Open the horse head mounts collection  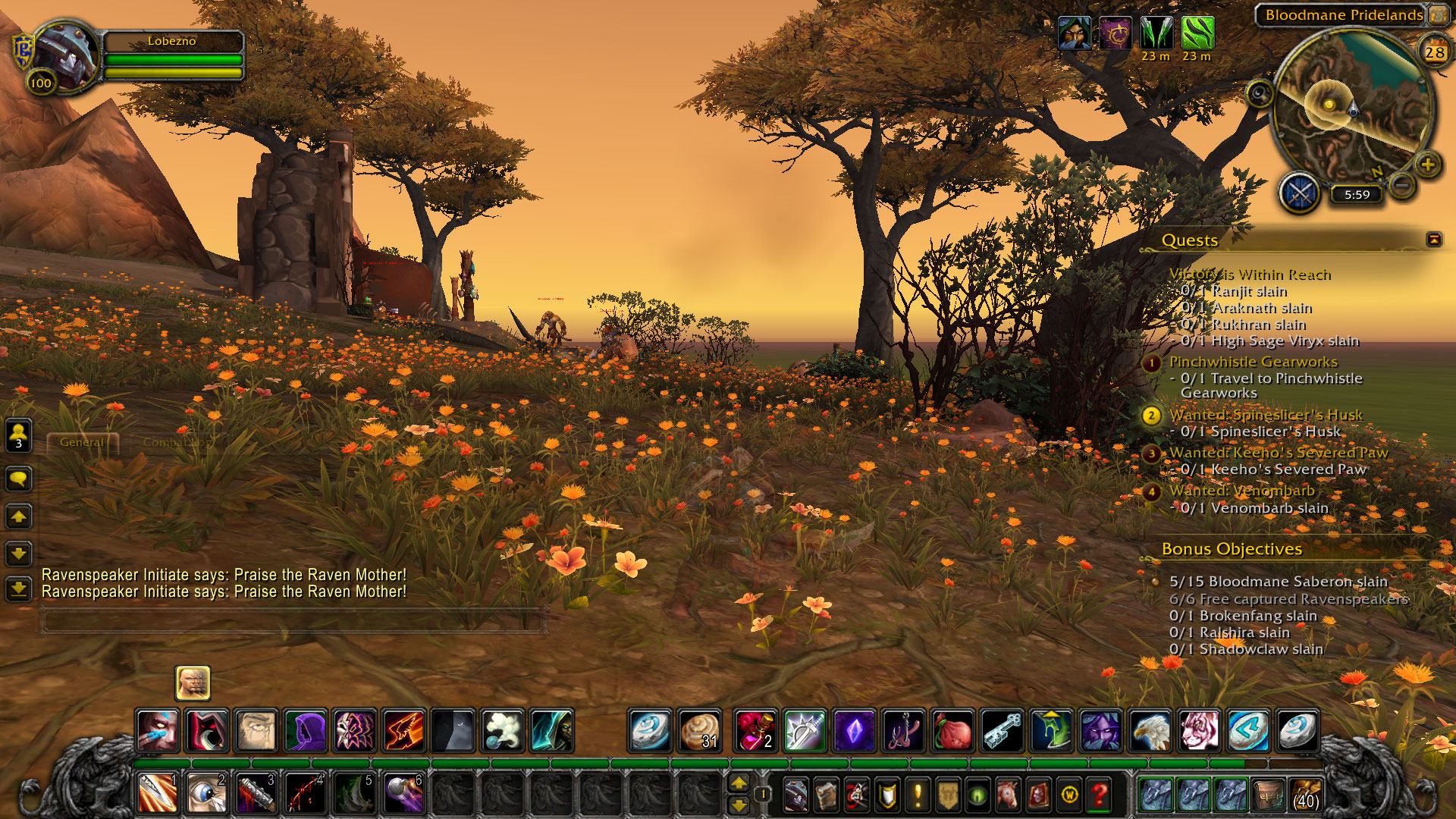(1008, 795)
